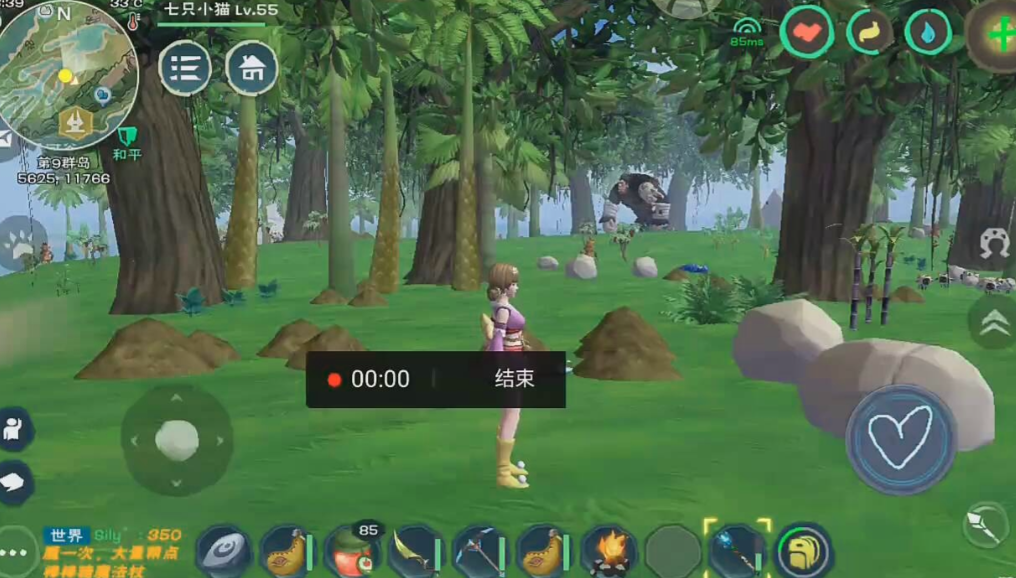Image resolution: width=1016 pixels, height=578 pixels.
Task: Open the three-dot more options button
Action: 14,553
